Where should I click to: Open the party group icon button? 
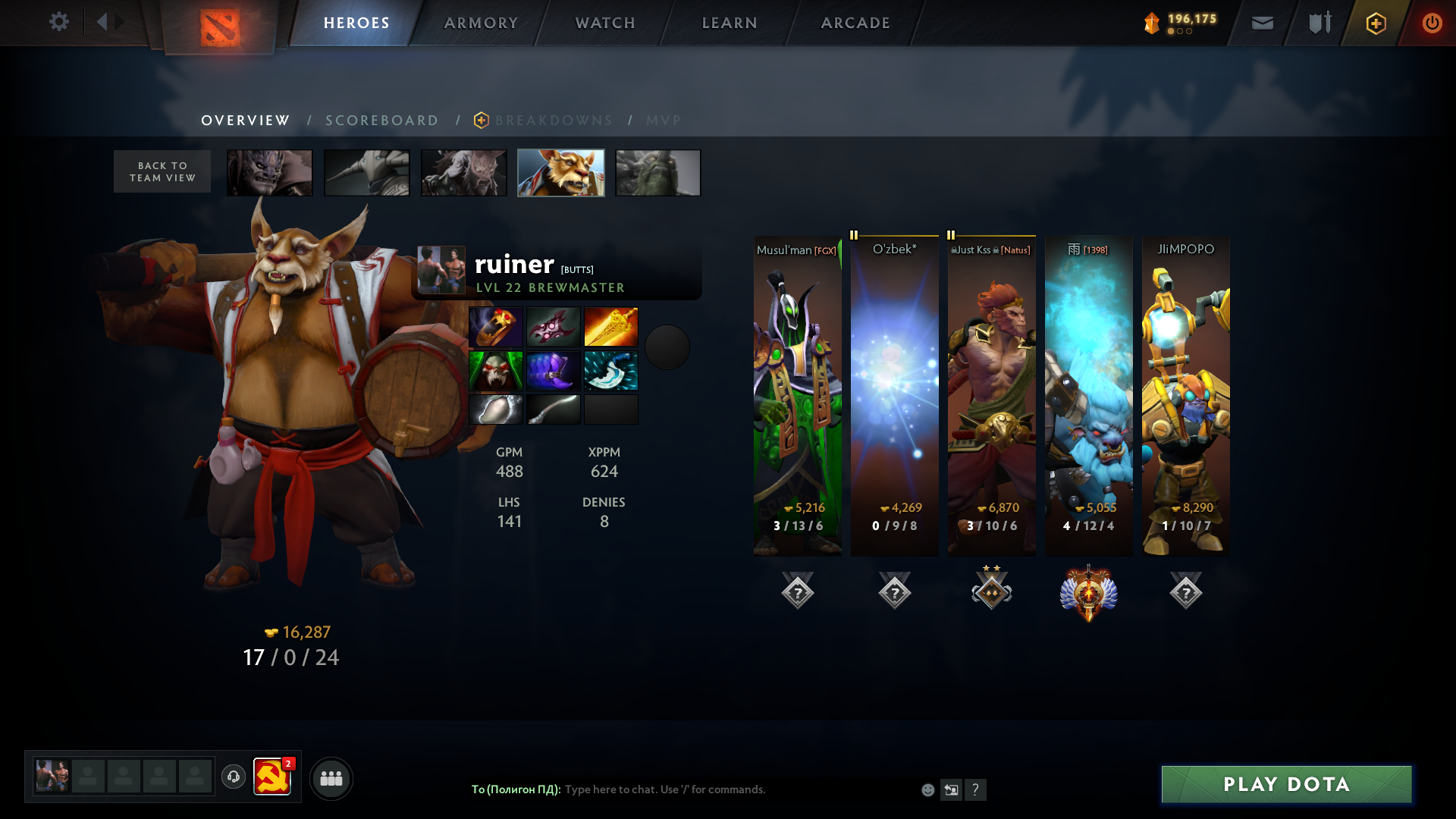(331, 778)
